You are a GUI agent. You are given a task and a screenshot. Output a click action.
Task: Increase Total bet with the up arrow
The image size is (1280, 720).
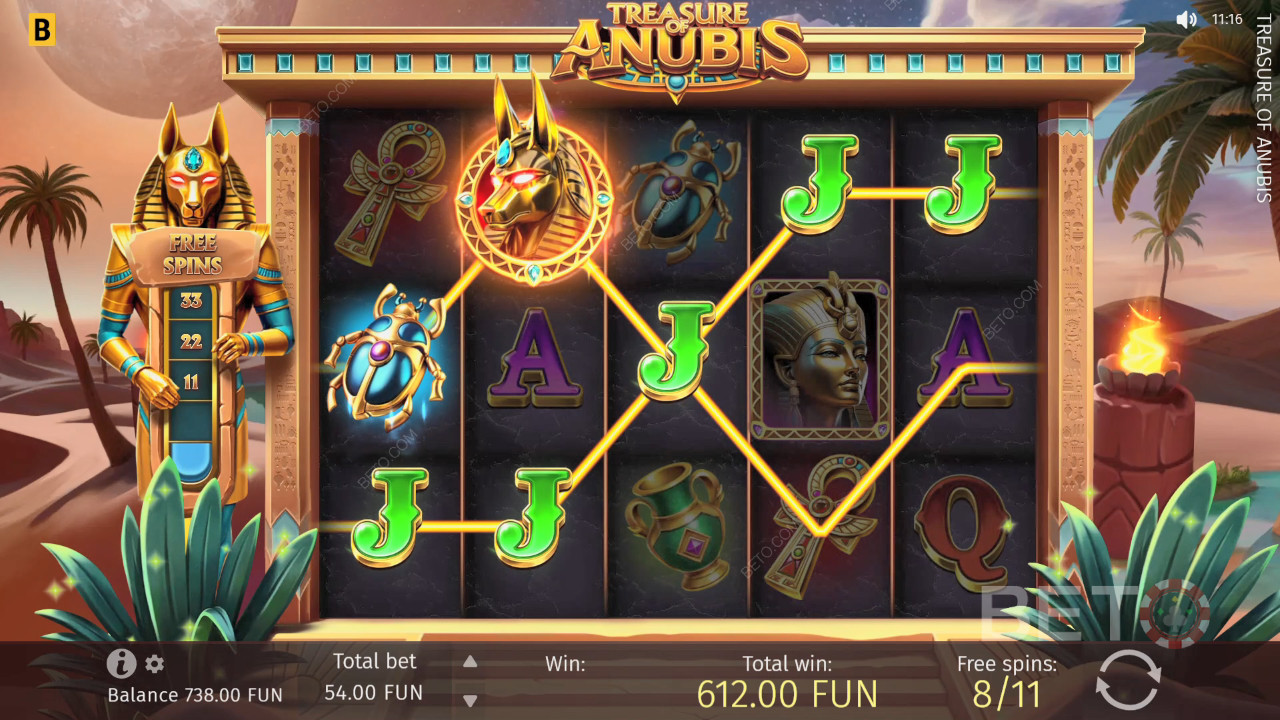click(469, 661)
